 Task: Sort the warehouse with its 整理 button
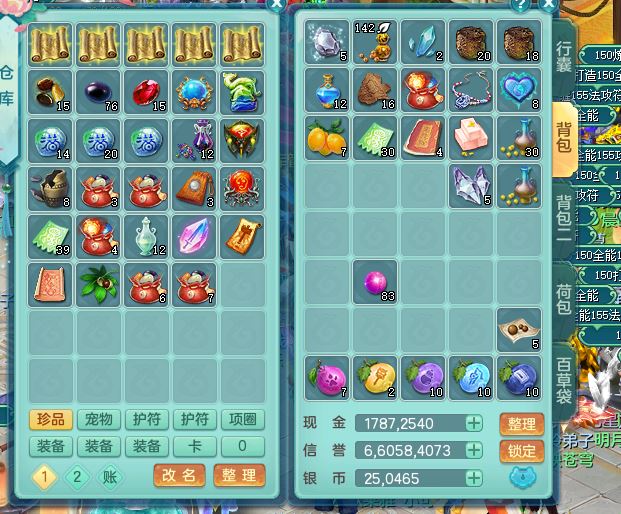239,476
